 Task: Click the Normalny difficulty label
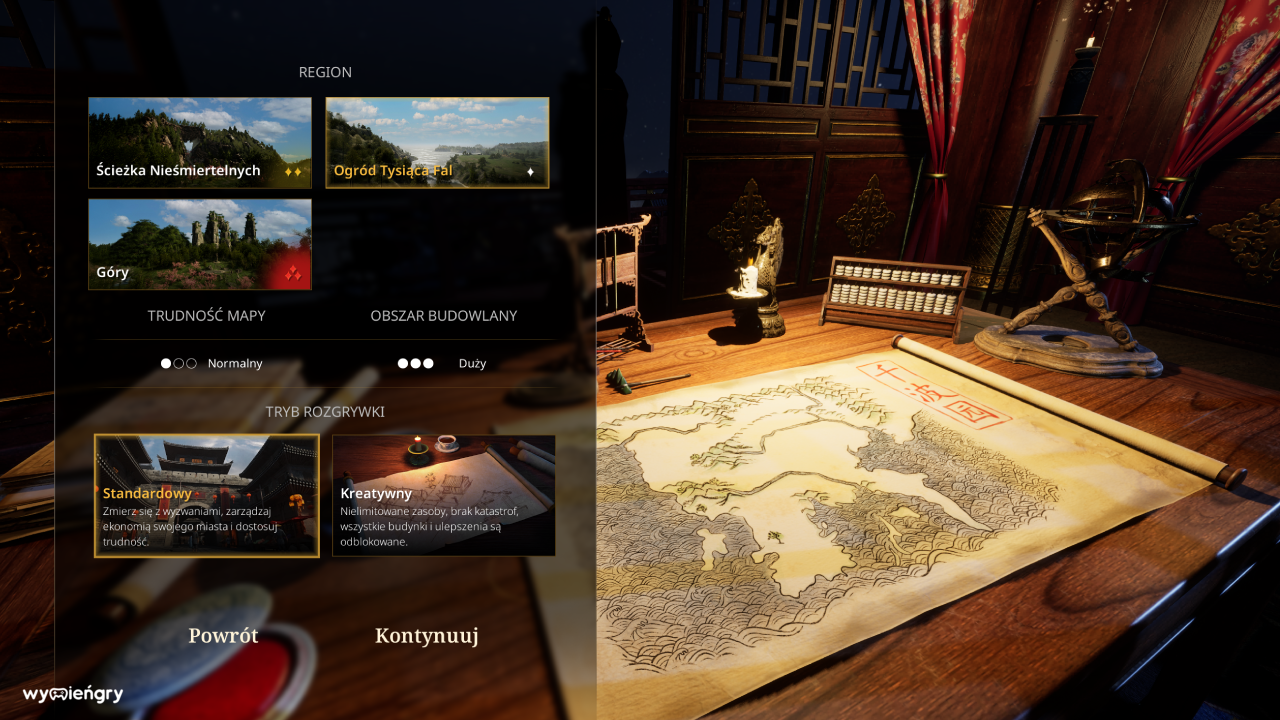pyautogui.click(x=235, y=363)
